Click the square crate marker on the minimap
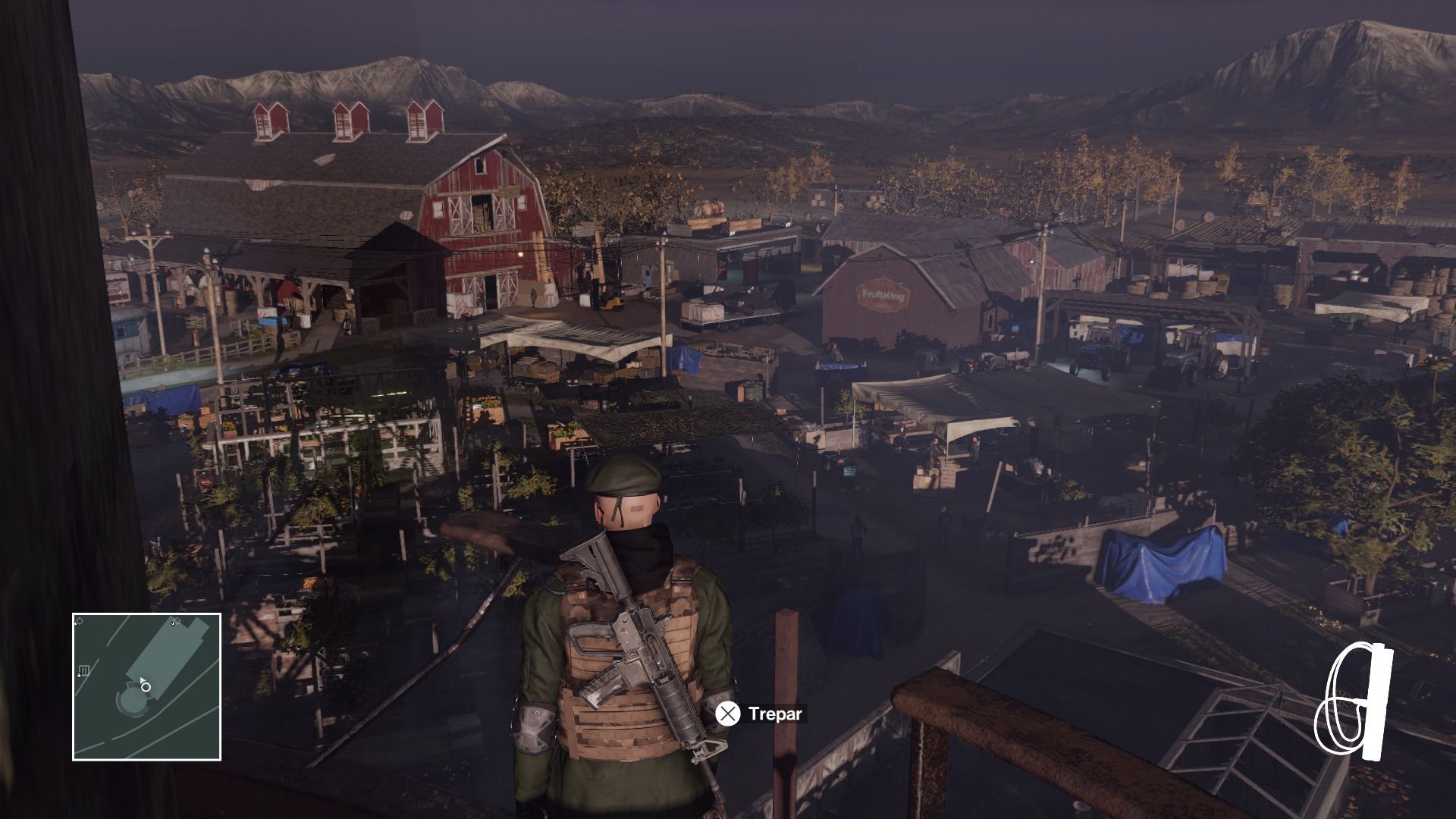The width and height of the screenshot is (1456, 819). click(x=84, y=670)
